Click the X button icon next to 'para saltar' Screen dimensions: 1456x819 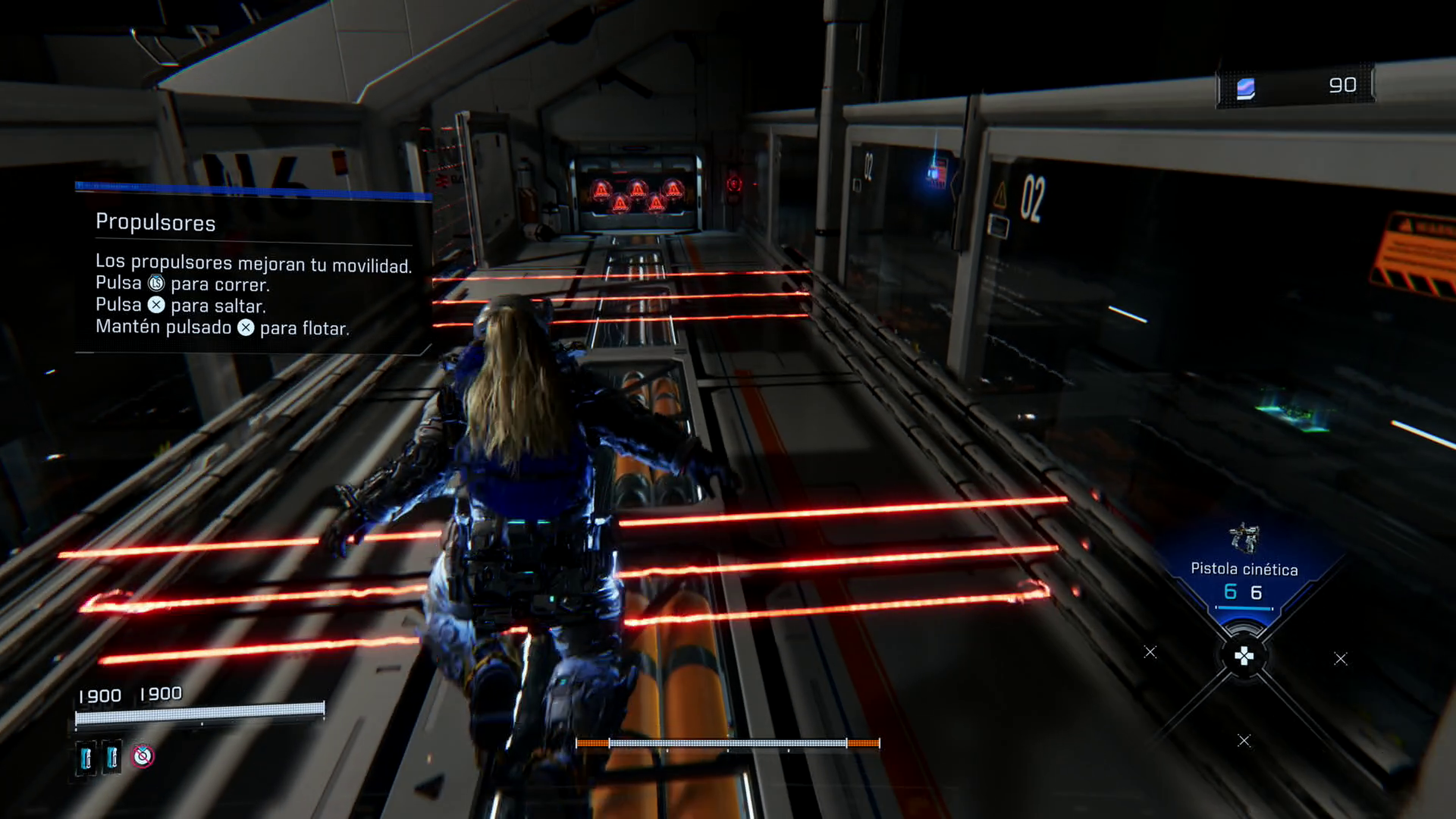[157, 305]
